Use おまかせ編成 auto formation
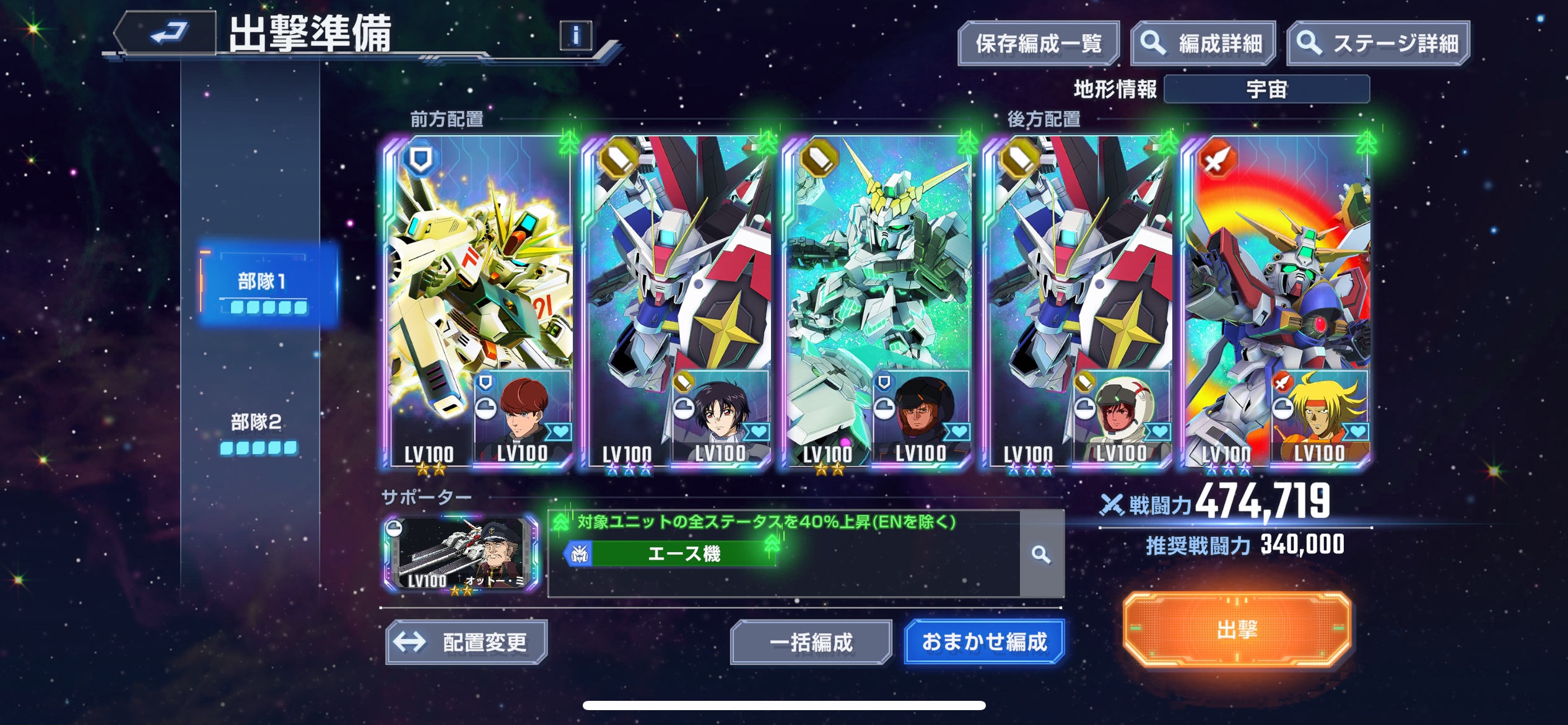Screen dimensions: 1568x725 (984, 641)
